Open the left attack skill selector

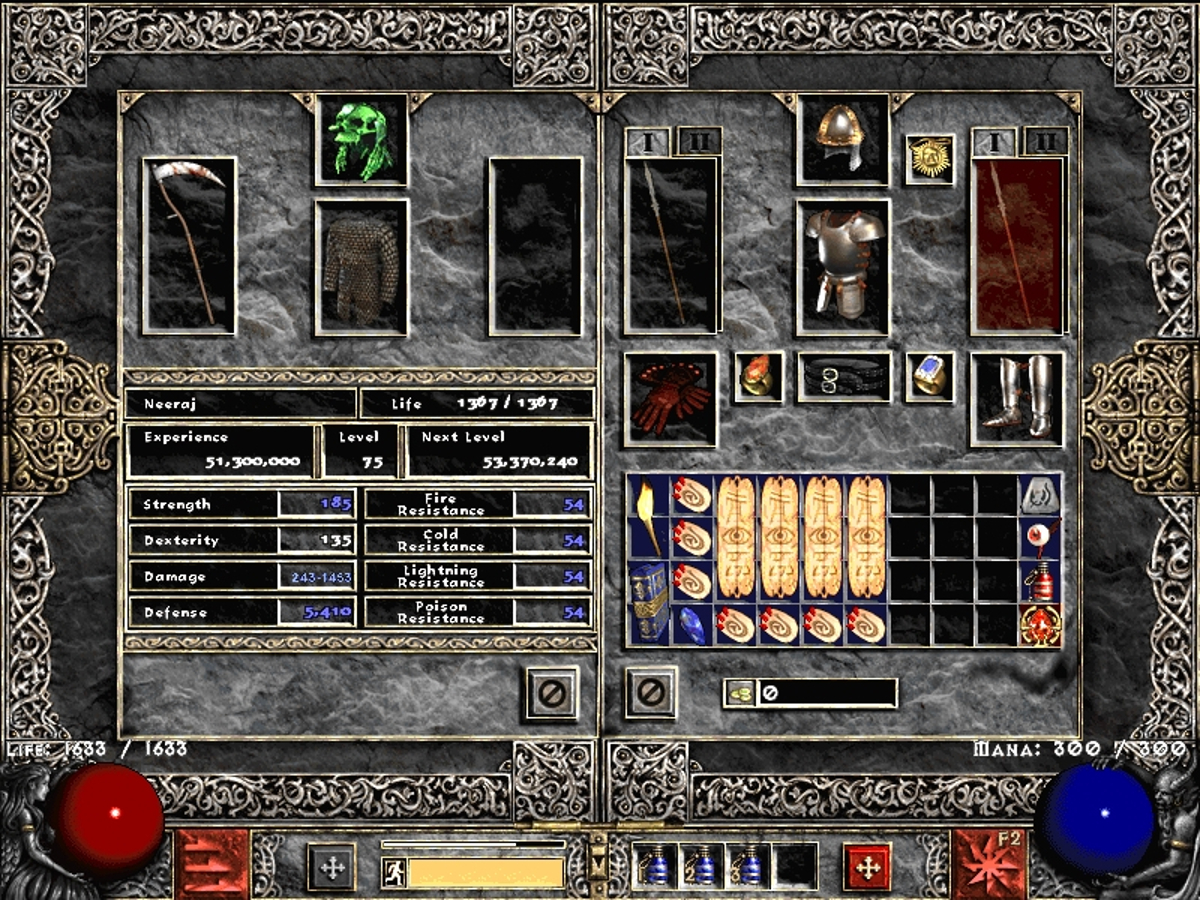tap(211, 864)
